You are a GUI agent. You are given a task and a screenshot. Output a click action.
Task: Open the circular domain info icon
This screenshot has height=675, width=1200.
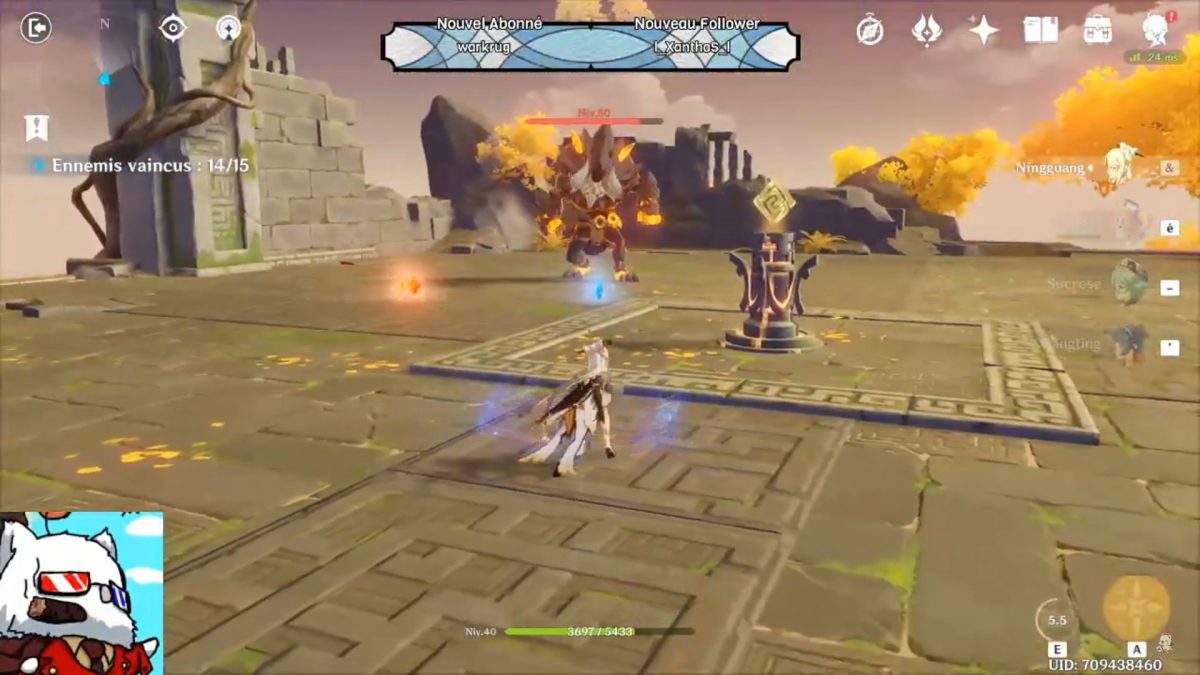pyautogui.click(x=229, y=28)
